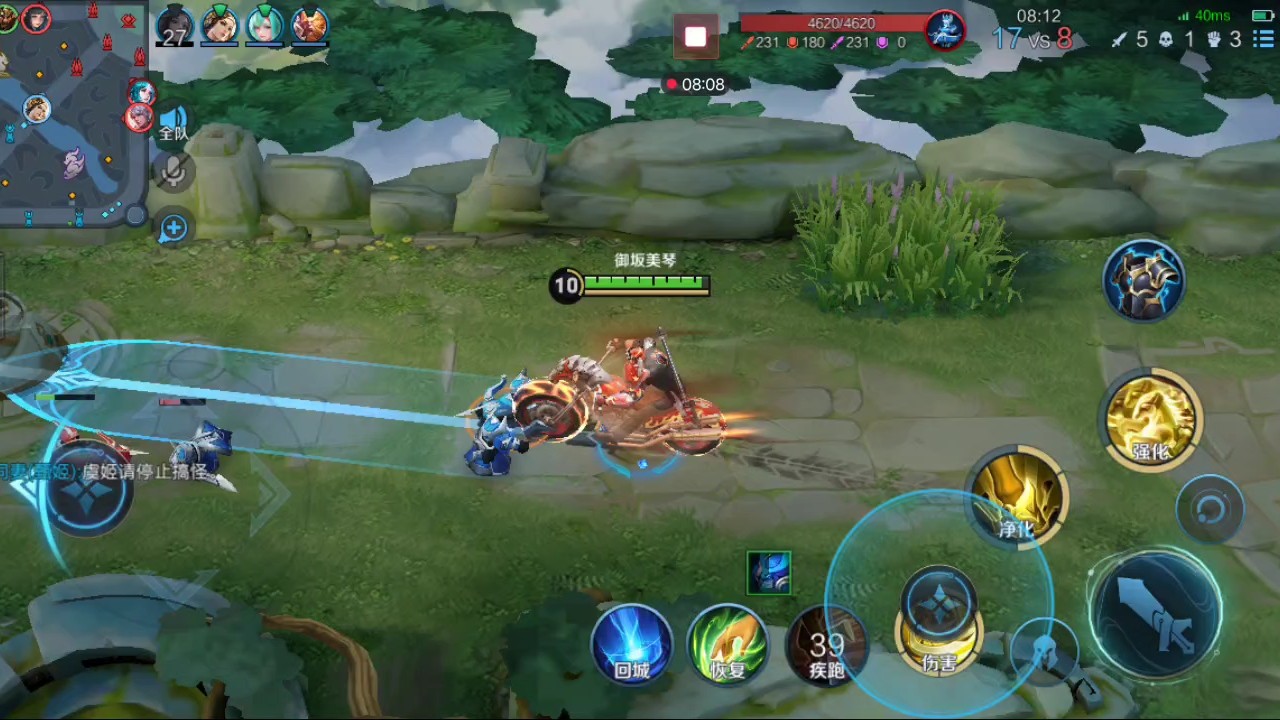The image size is (1280, 720).
Task: Open the scoreboard list menu icon
Action: [1265, 39]
